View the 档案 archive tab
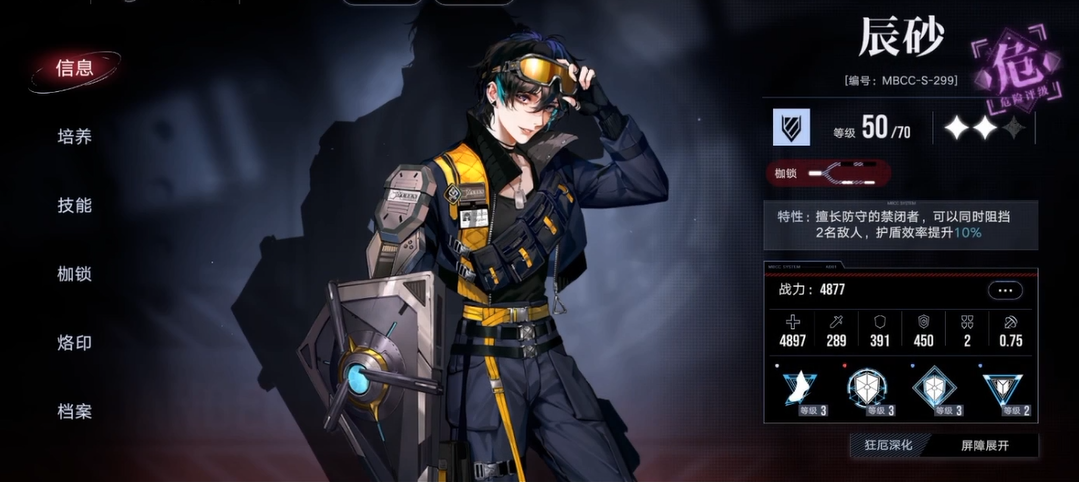Viewport: 1079px width, 482px height. [74, 411]
